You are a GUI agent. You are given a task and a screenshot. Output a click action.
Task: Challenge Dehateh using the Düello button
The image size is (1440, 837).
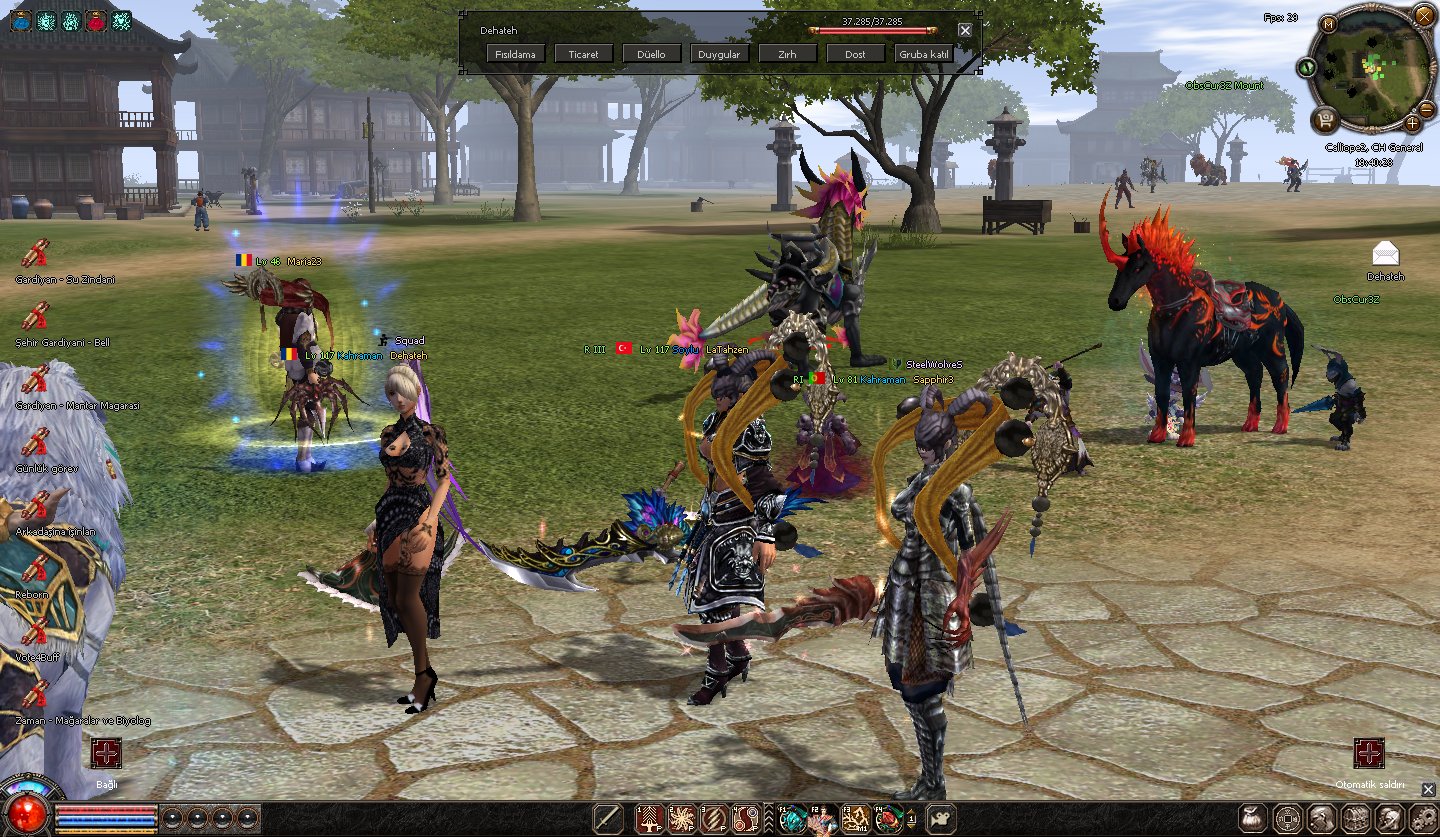pyautogui.click(x=651, y=54)
